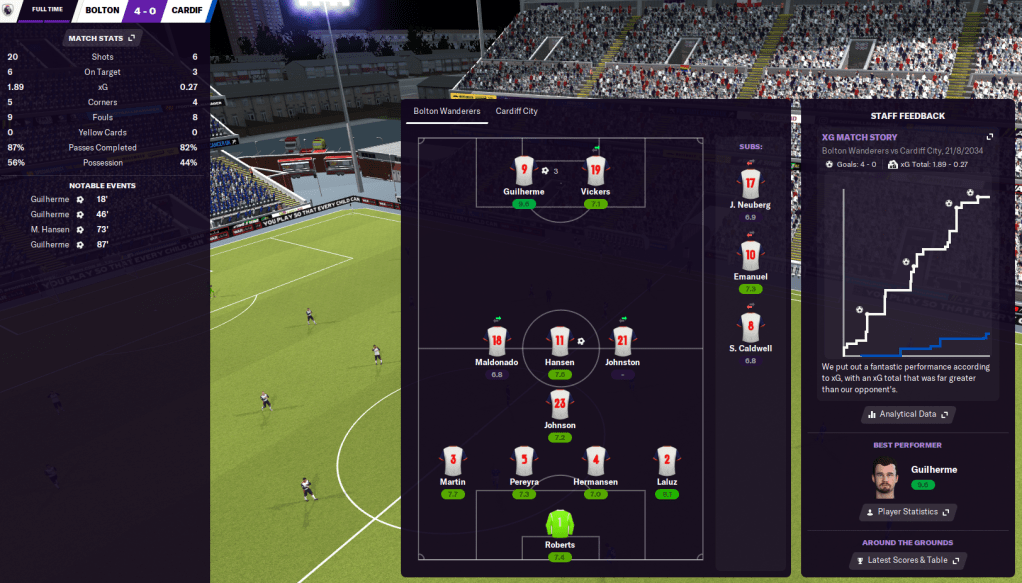Select Maldonado, shirt number 18
The width and height of the screenshot is (1022, 583).
[x=497, y=341]
